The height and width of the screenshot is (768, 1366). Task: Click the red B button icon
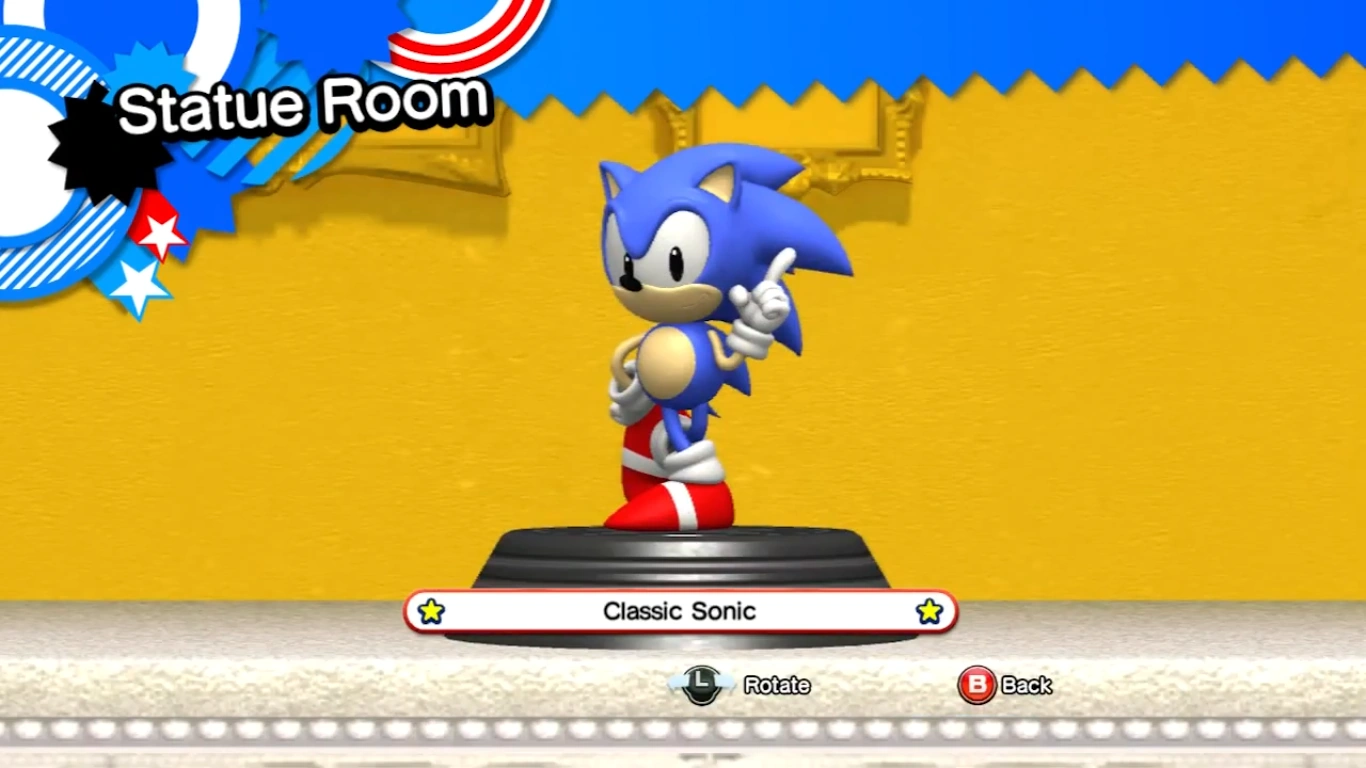point(976,686)
